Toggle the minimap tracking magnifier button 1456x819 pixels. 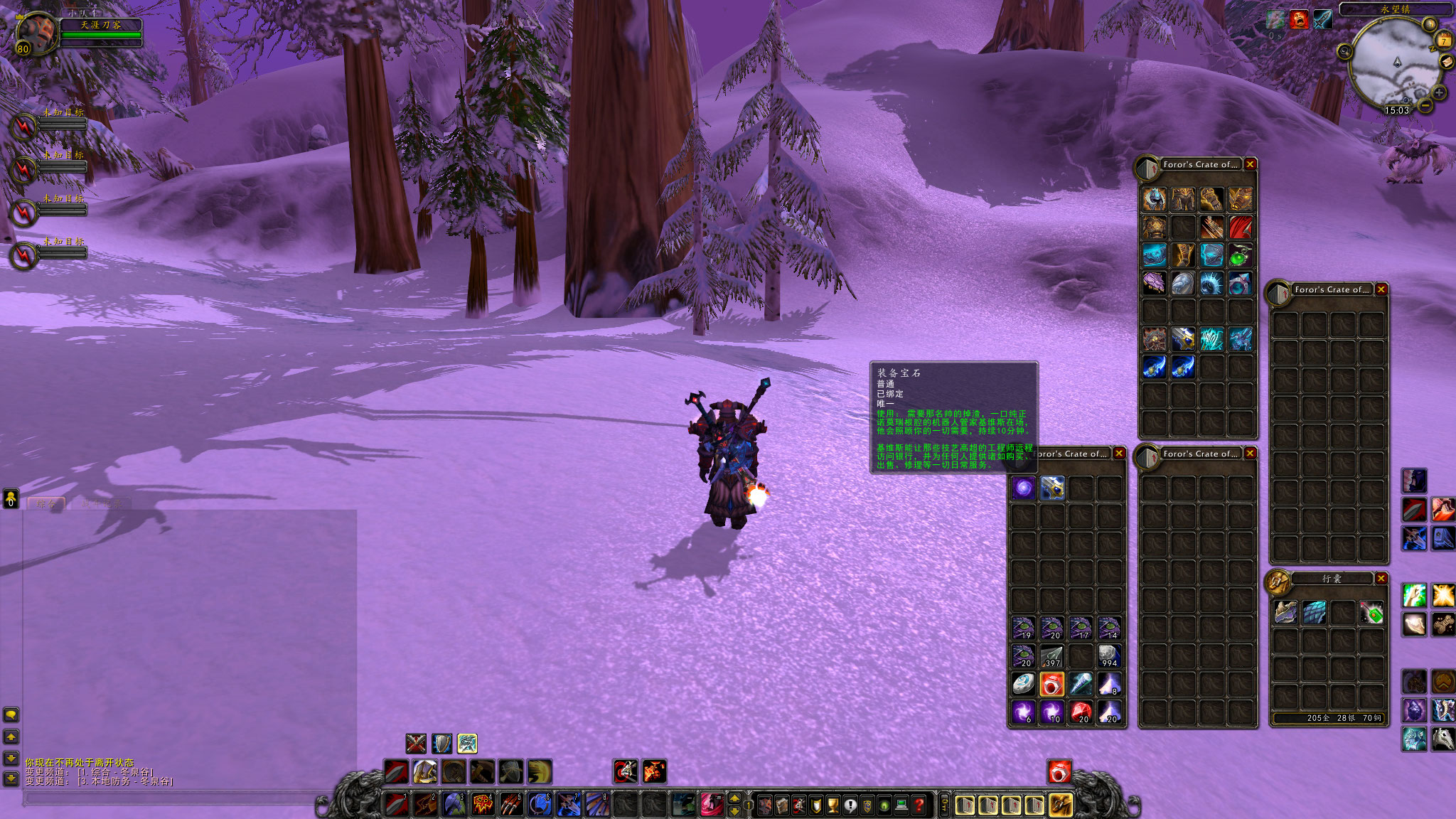coord(1344,51)
